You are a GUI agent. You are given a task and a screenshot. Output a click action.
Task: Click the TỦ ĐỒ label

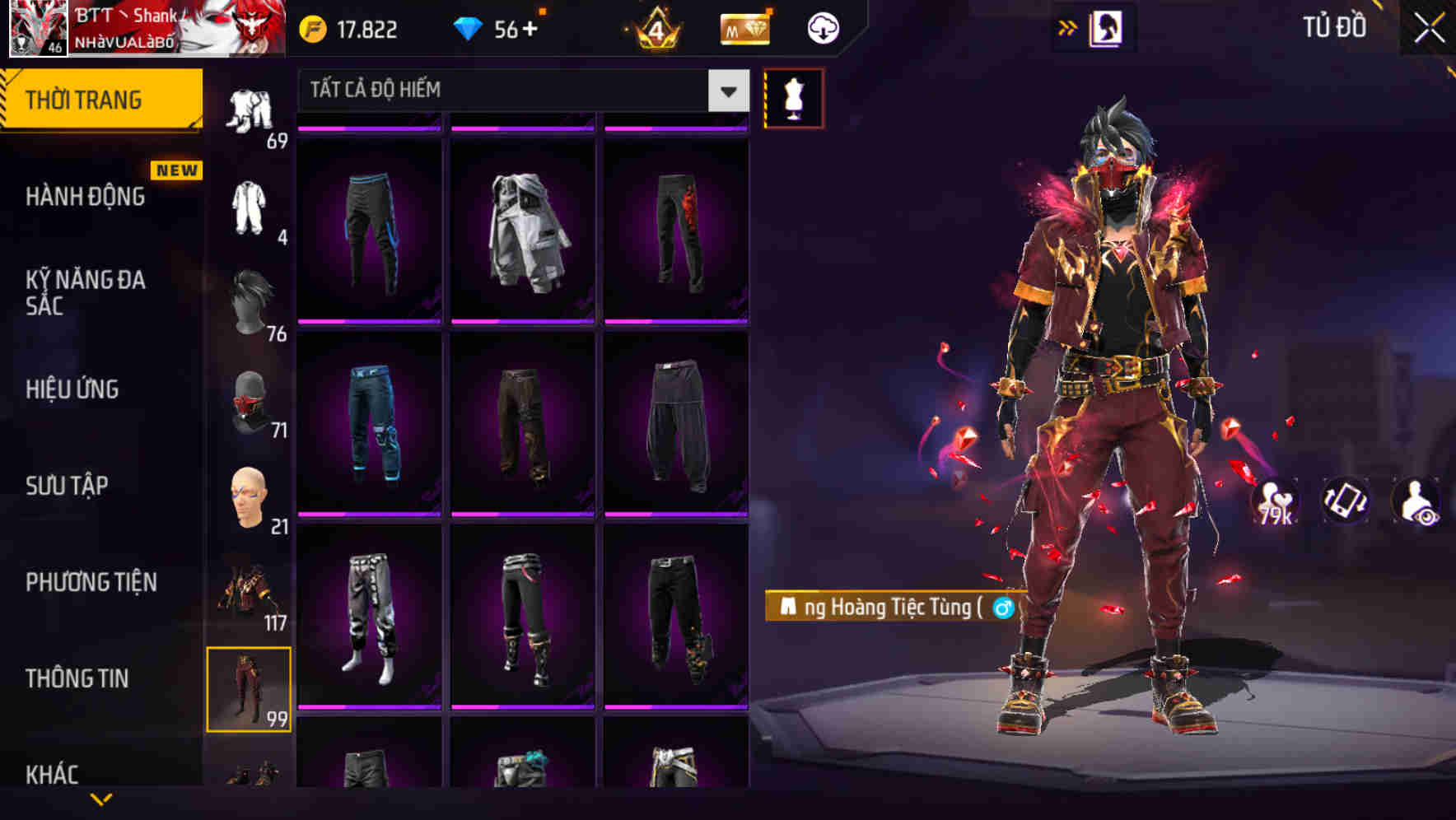tap(1336, 27)
